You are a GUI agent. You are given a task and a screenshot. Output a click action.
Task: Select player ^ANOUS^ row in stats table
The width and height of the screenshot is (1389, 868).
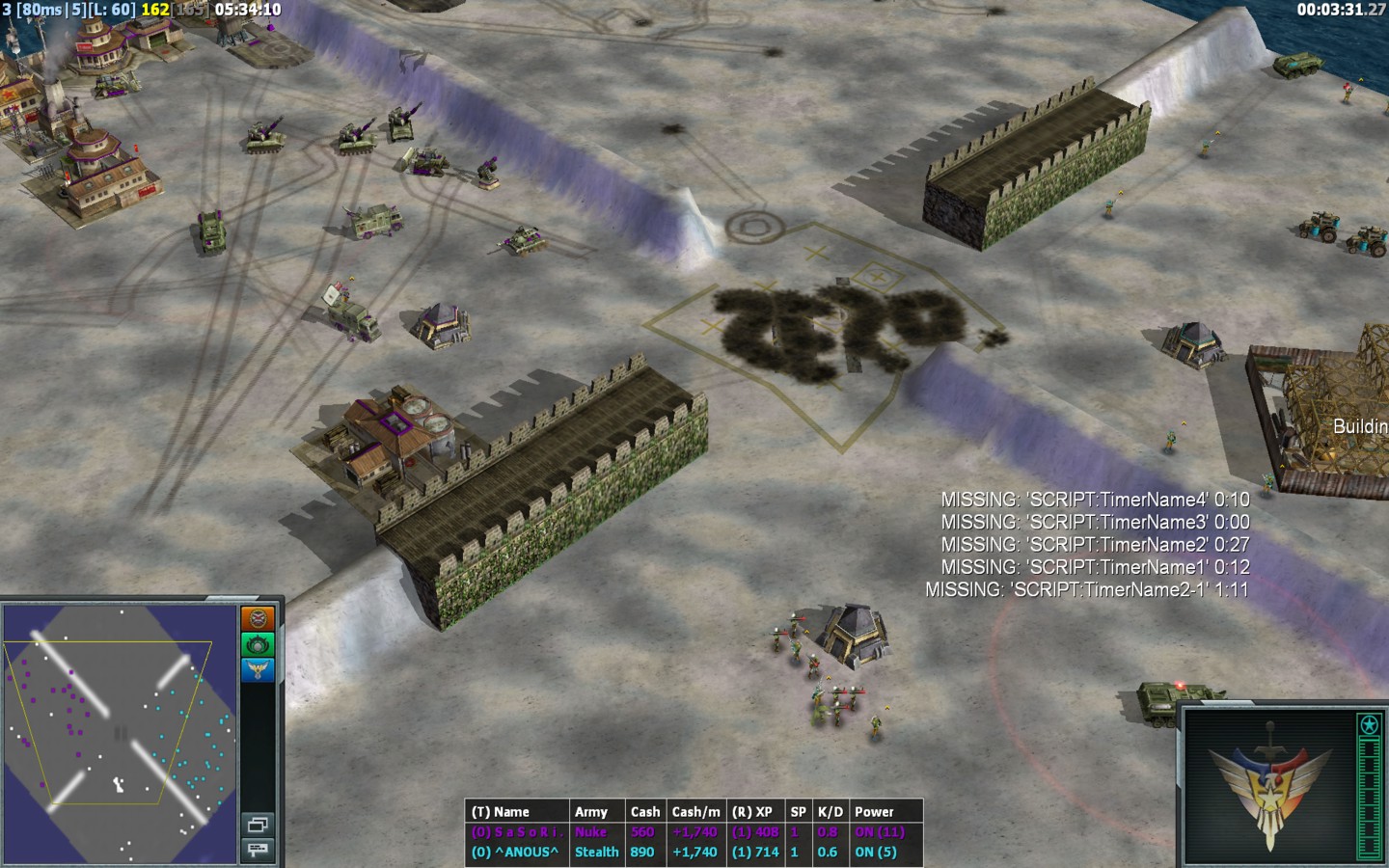pos(694,853)
